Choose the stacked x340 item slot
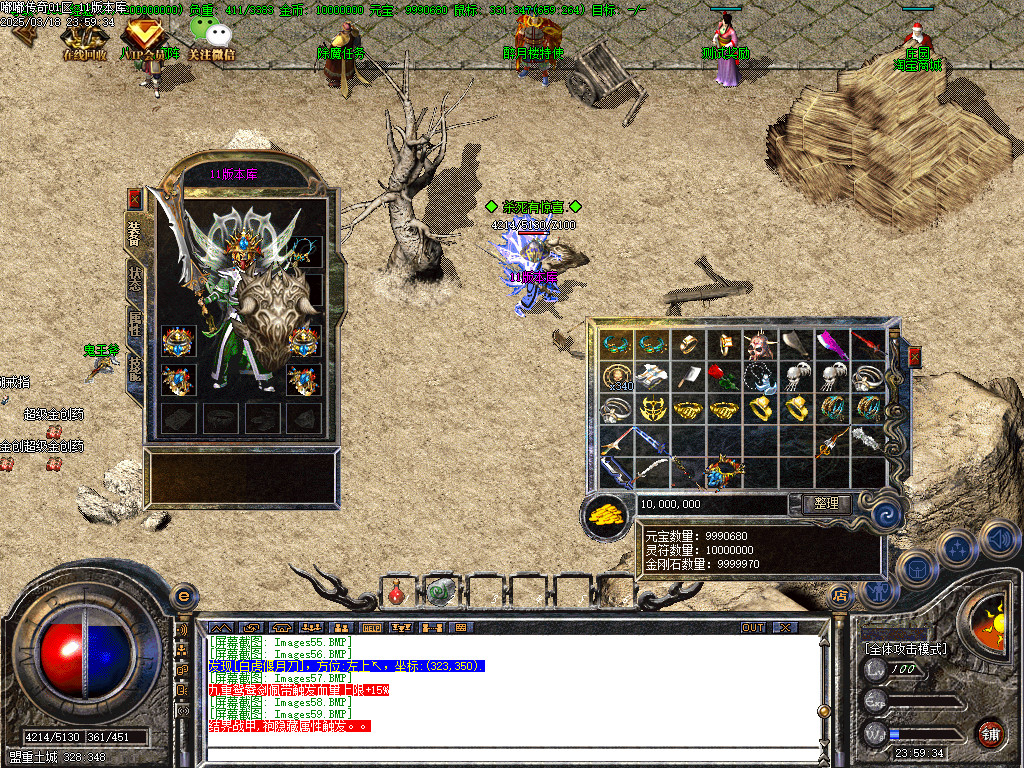 click(x=618, y=376)
